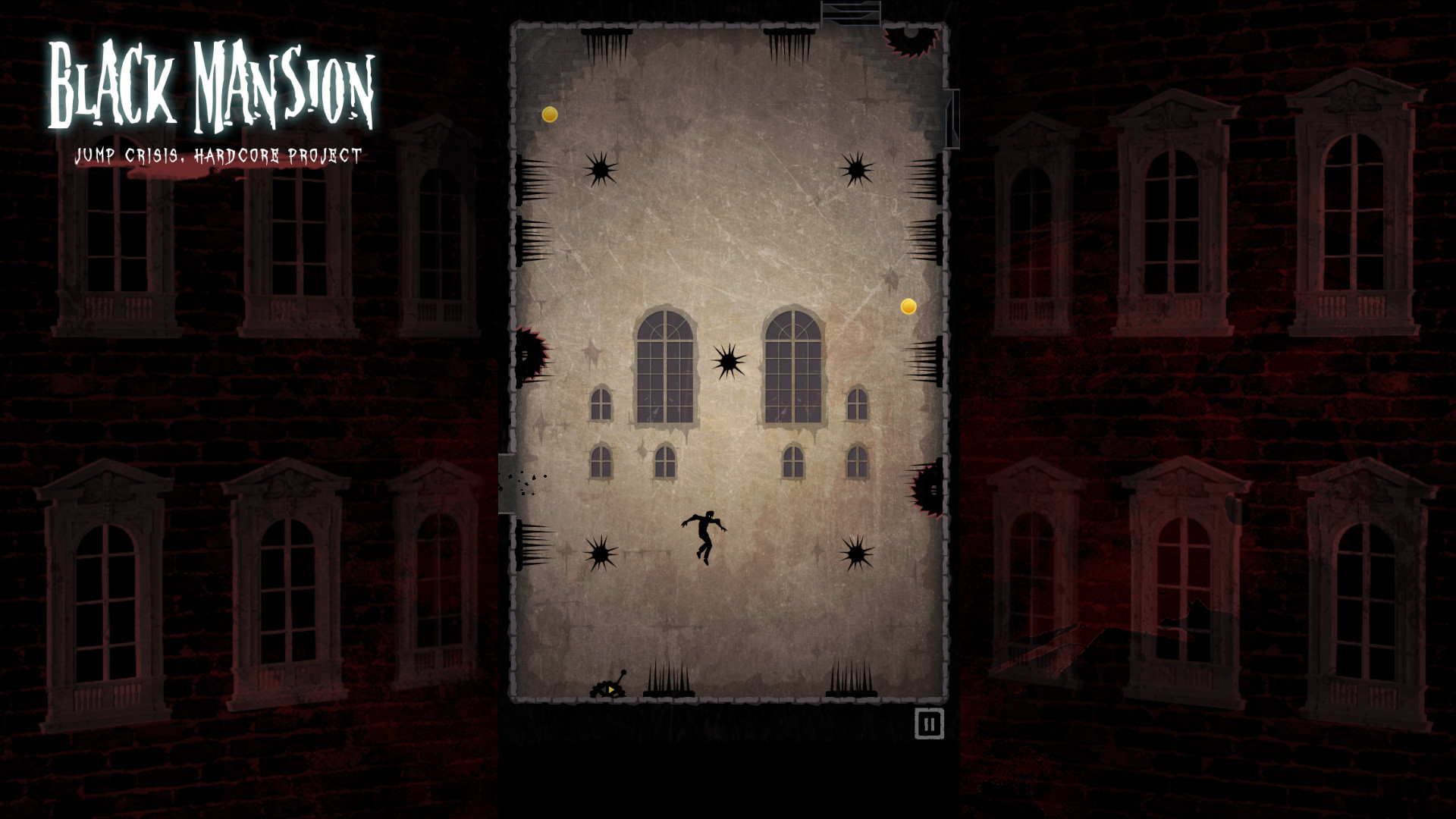
Task: Click the Jump Crisis Hardcore Project subtitle
Action: click(x=218, y=155)
